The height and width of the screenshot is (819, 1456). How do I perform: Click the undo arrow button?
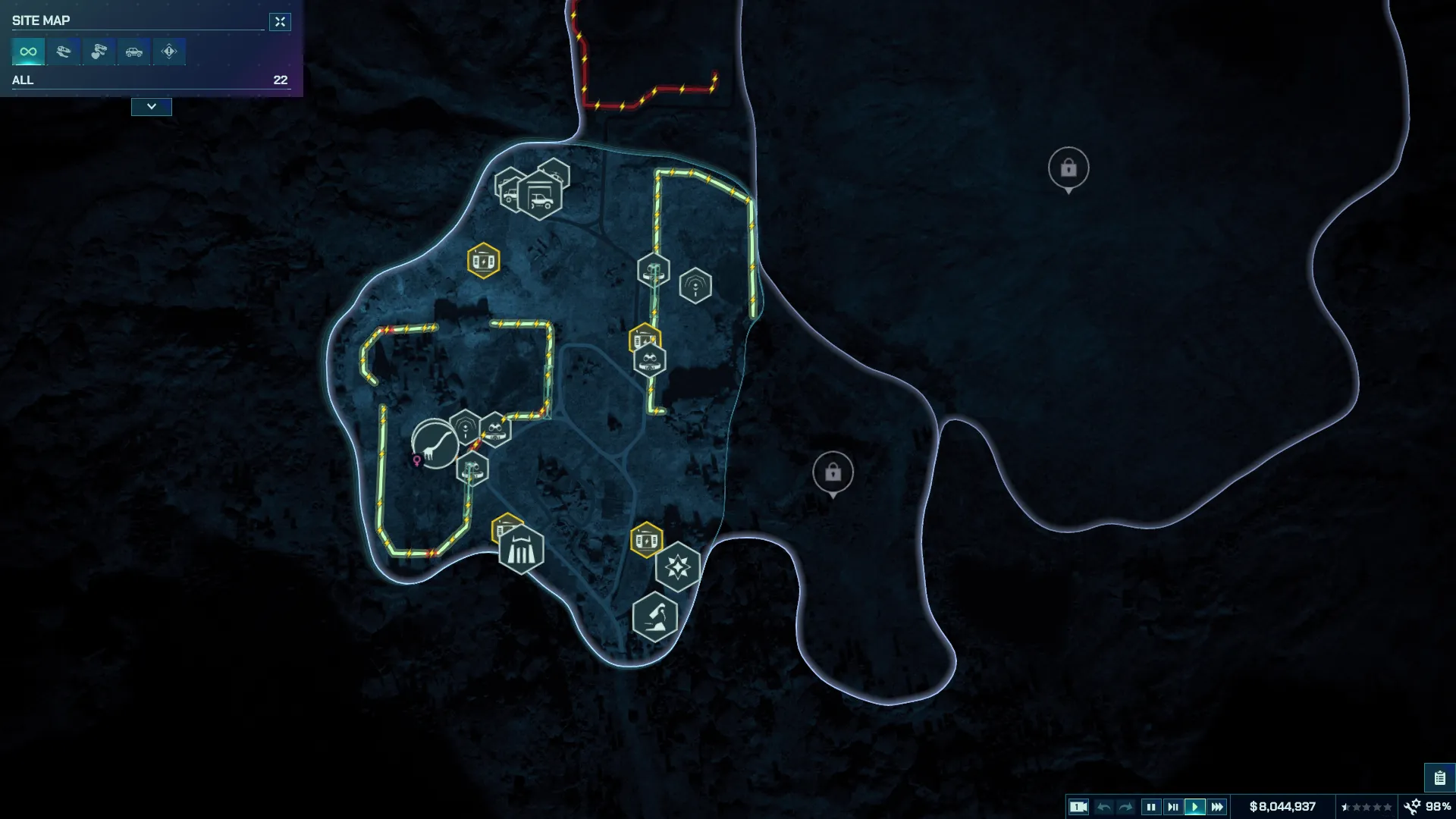coord(1104,806)
